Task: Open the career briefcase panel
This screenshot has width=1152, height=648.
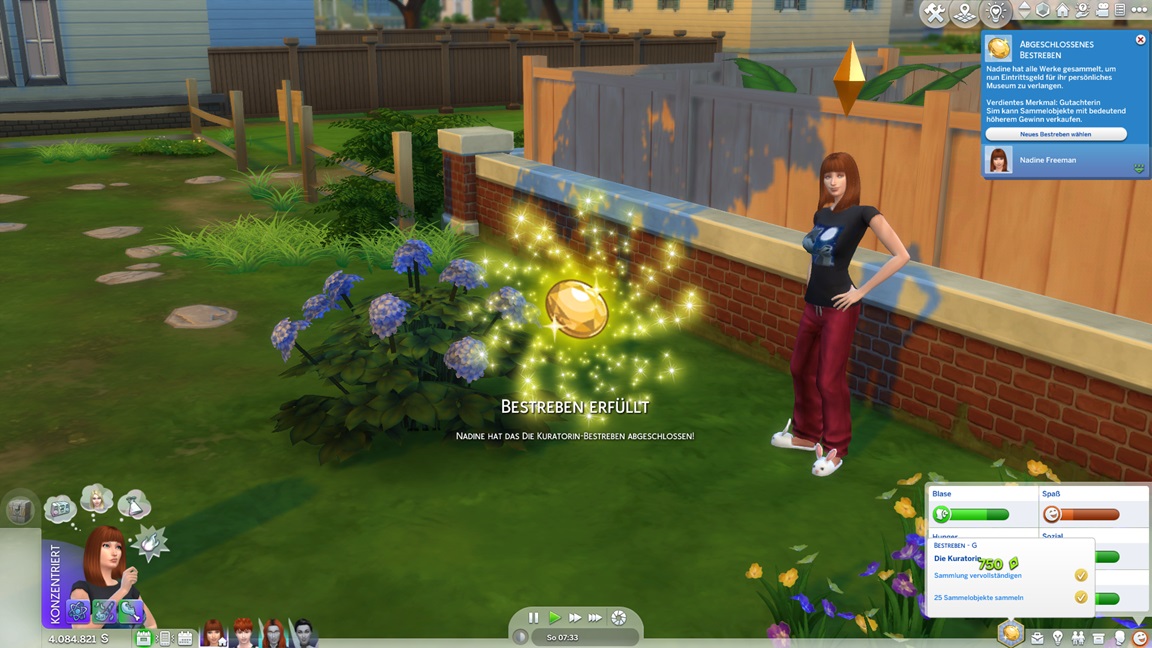Action: coord(1037,637)
